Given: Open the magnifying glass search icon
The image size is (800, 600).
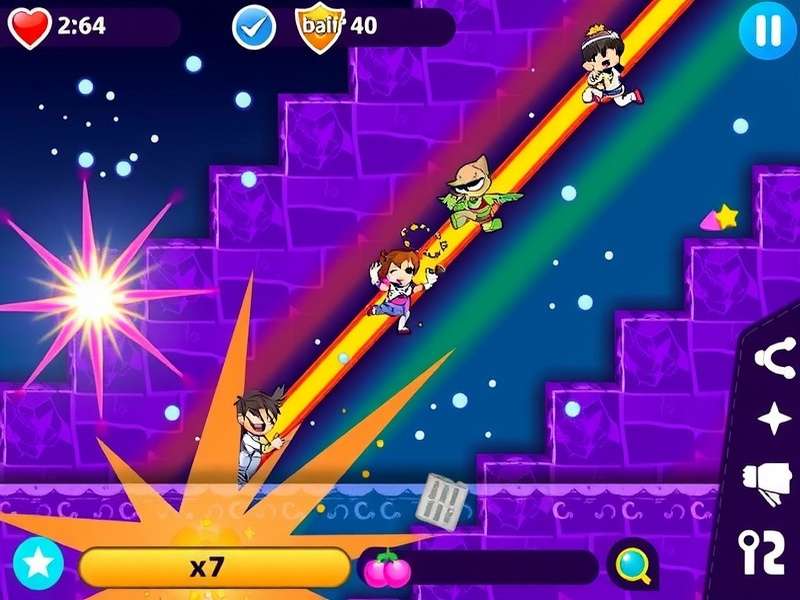Looking at the screenshot, I should [634, 565].
